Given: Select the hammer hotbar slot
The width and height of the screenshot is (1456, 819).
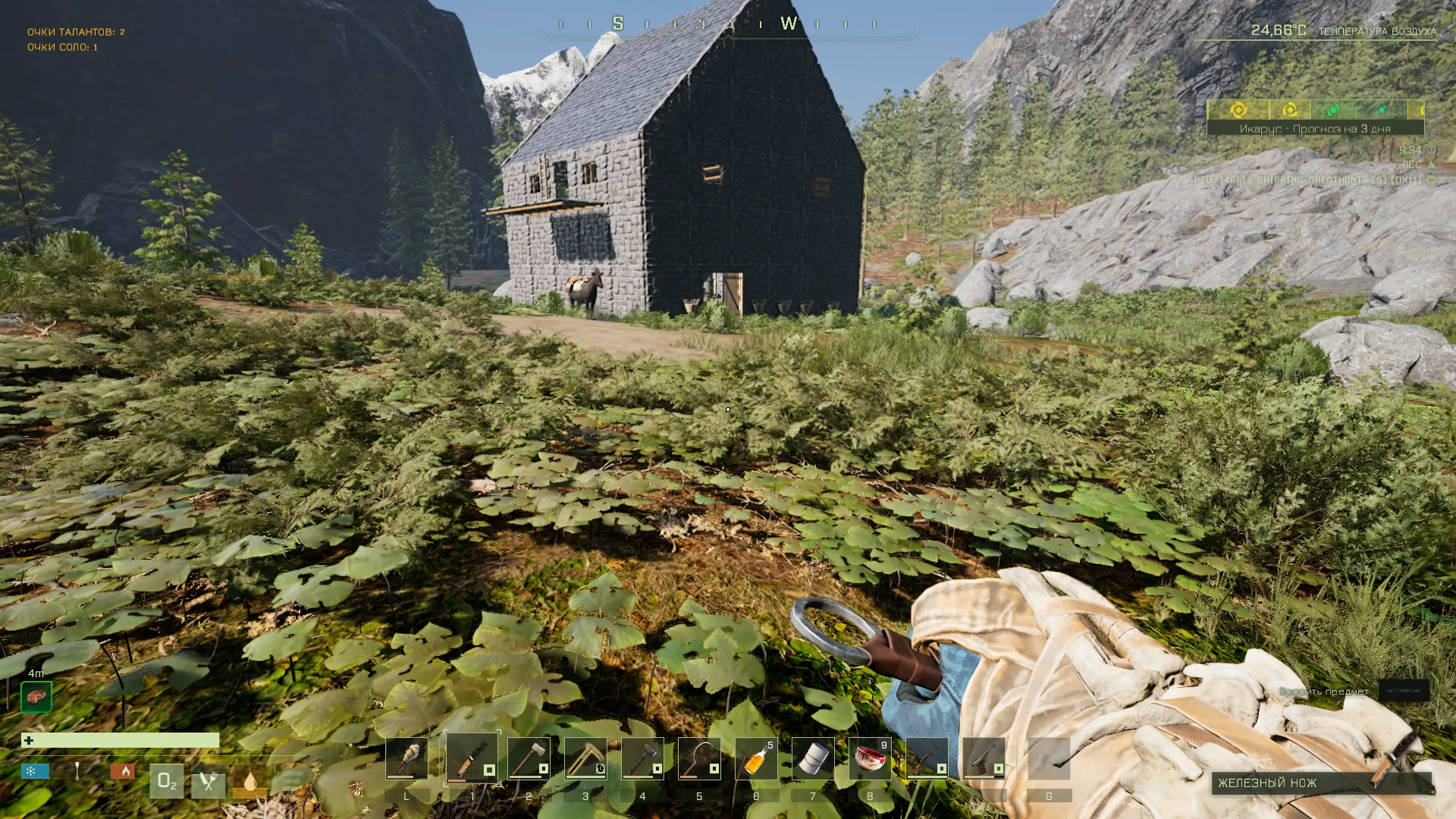Looking at the screenshot, I should pos(642,758).
